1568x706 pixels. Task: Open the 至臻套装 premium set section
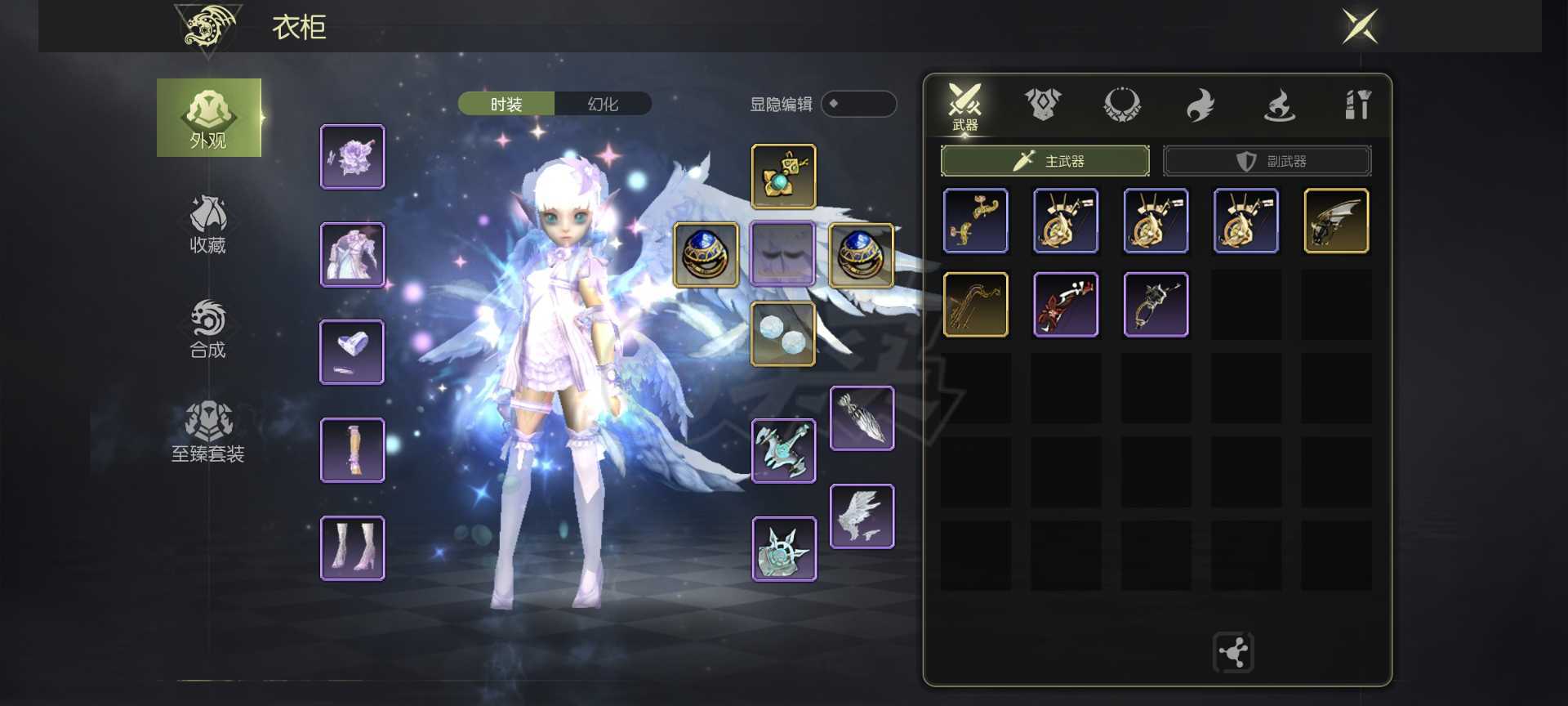click(x=207, y=433)
